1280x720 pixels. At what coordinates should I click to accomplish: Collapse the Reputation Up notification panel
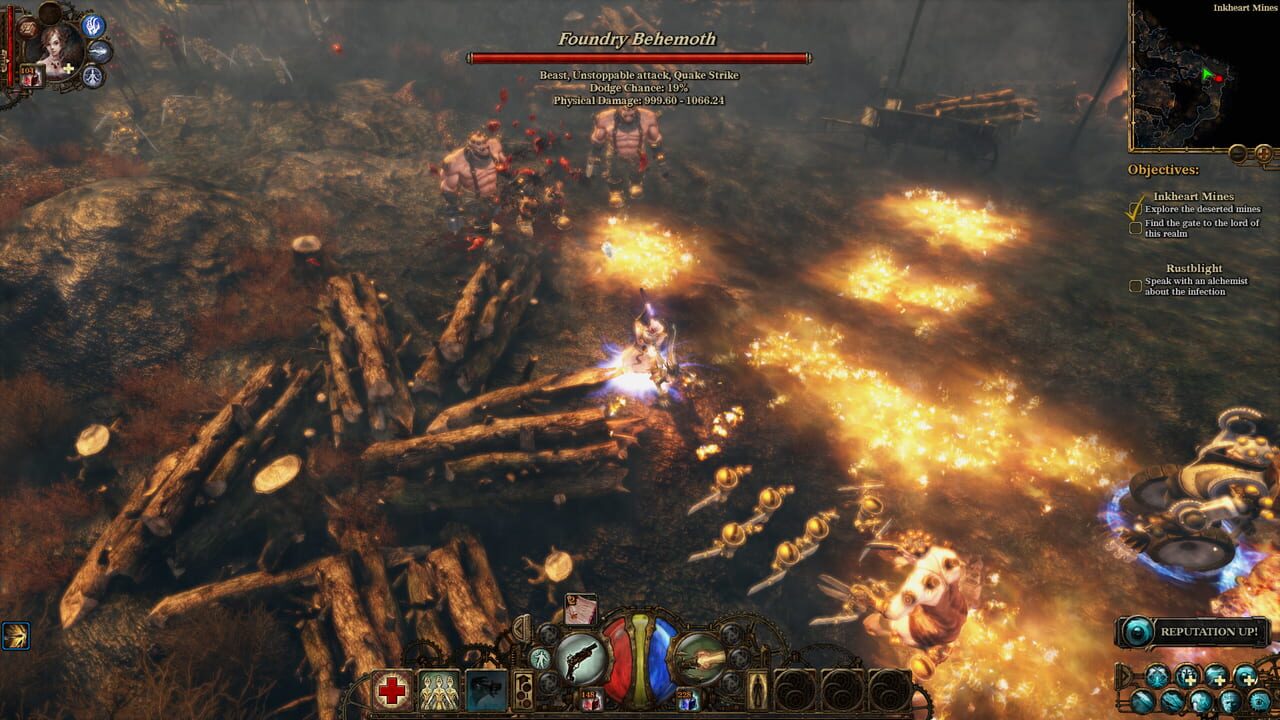point(1136,632)
